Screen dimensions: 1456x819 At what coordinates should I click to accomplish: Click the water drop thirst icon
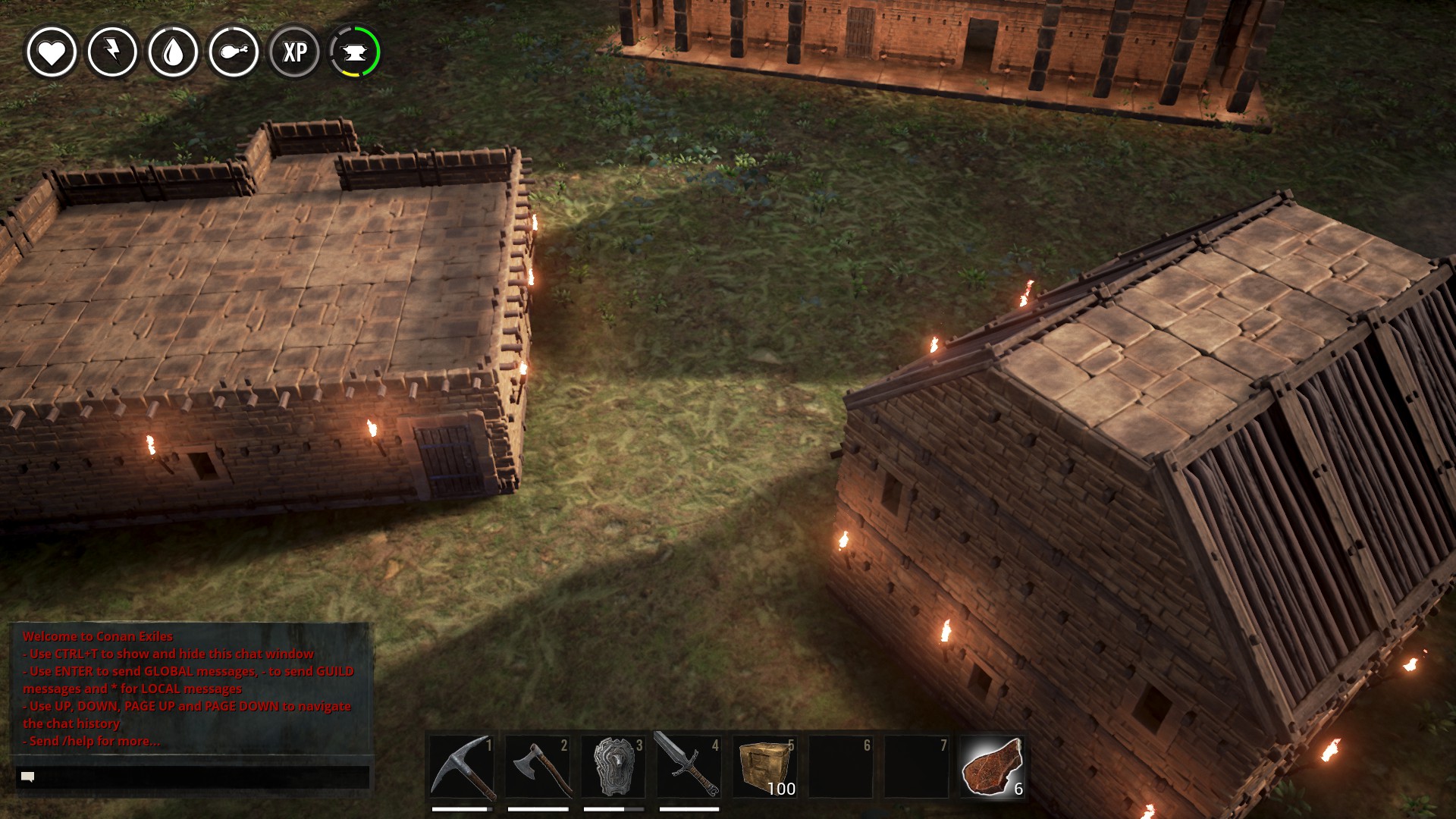173,52
